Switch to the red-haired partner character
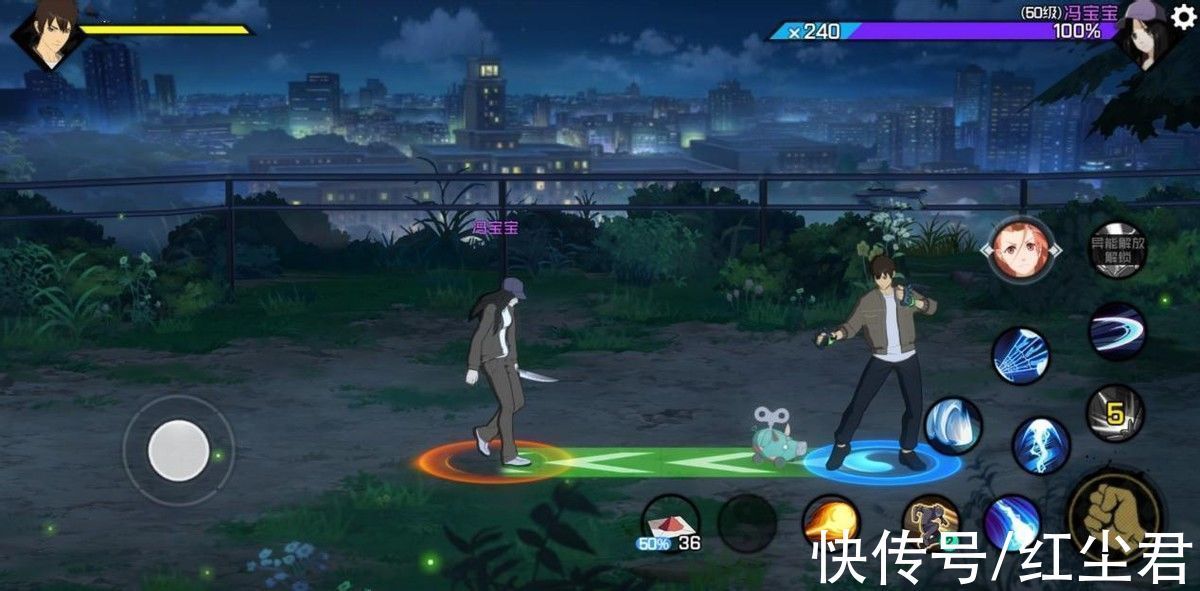 [x=1020, y=249]
